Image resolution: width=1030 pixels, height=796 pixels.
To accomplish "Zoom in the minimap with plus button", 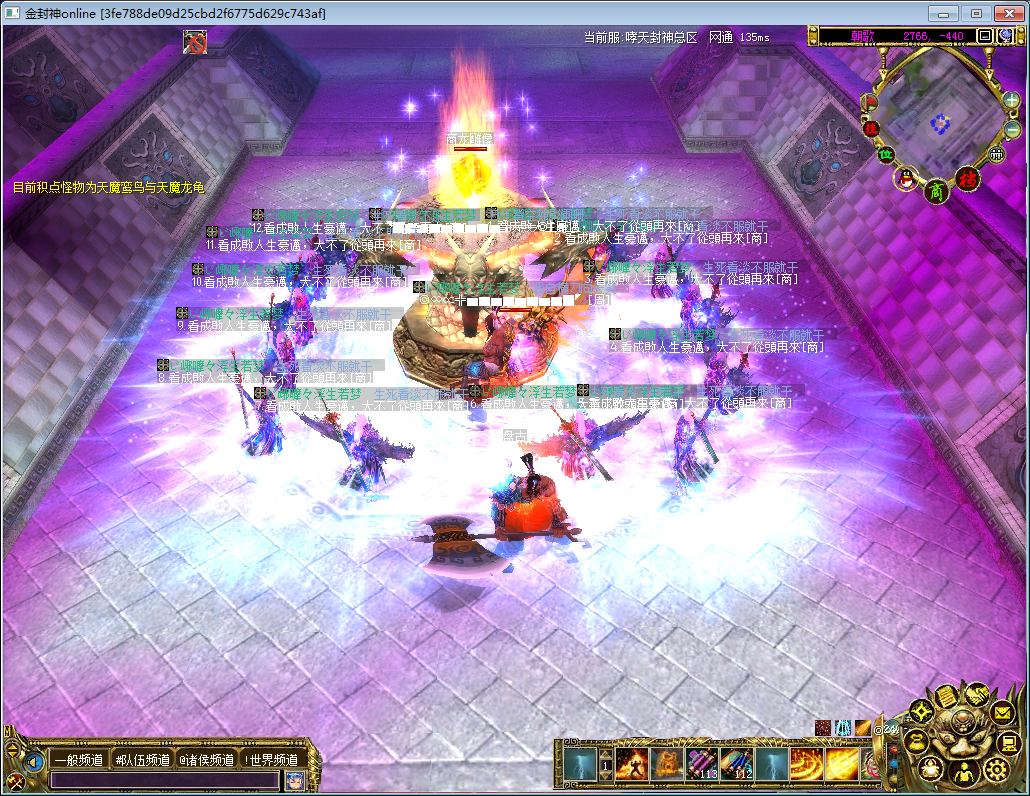I will tap(1012, 100).
